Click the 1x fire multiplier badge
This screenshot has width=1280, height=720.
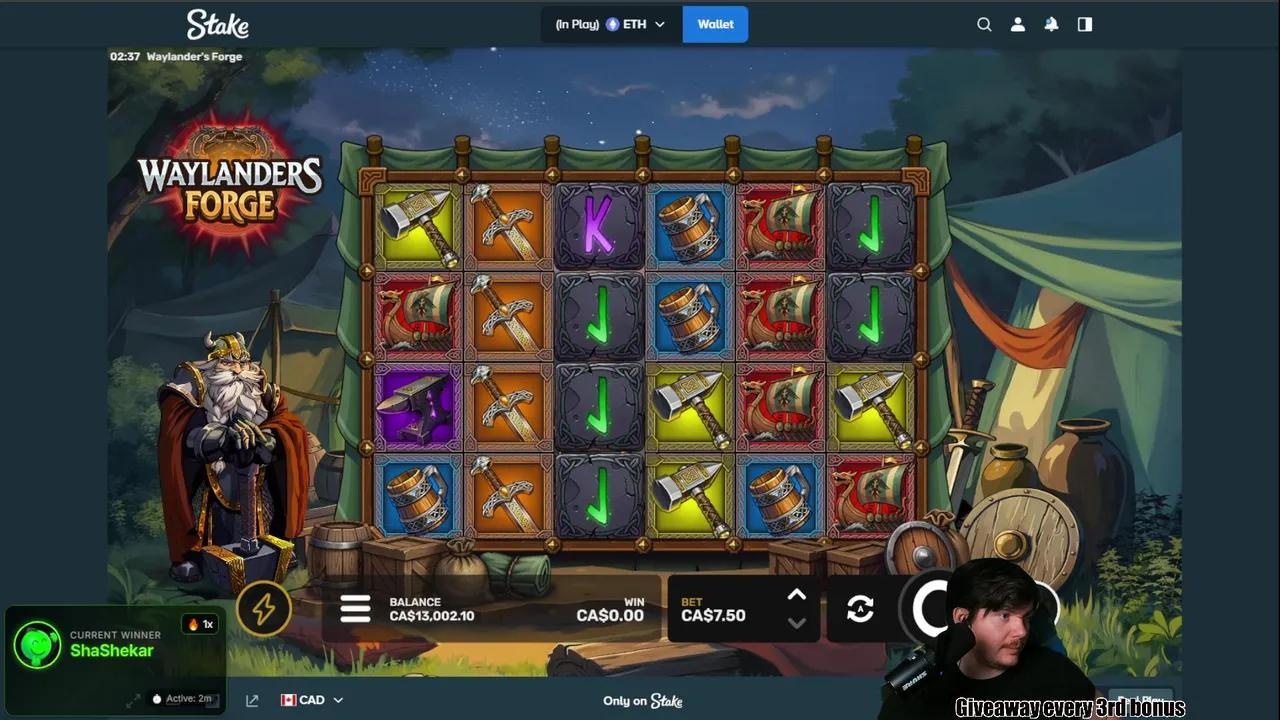click(x=200, y=623)
